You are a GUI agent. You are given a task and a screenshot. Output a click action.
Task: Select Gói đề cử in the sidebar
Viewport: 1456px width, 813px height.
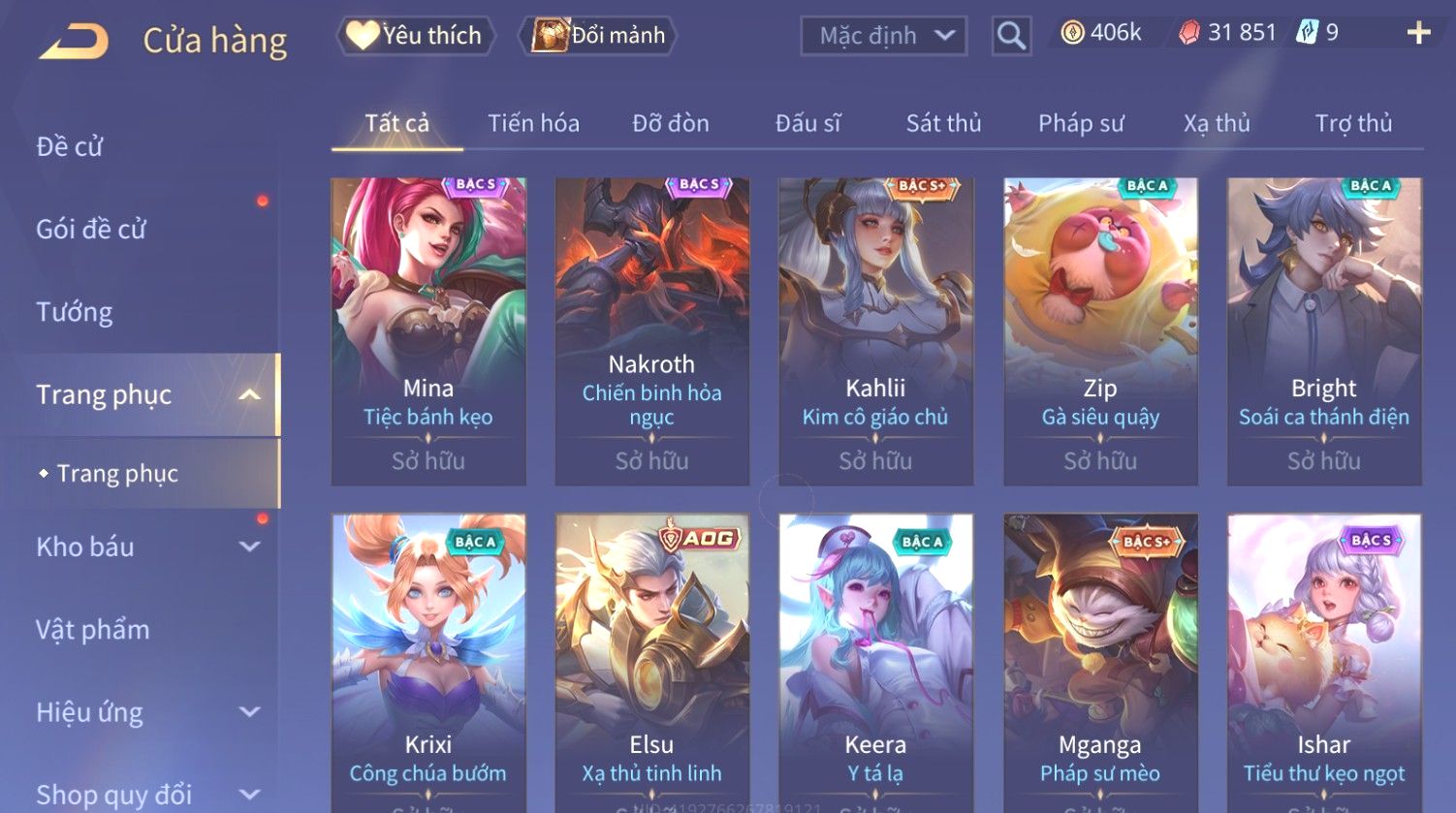pos(91,230)
